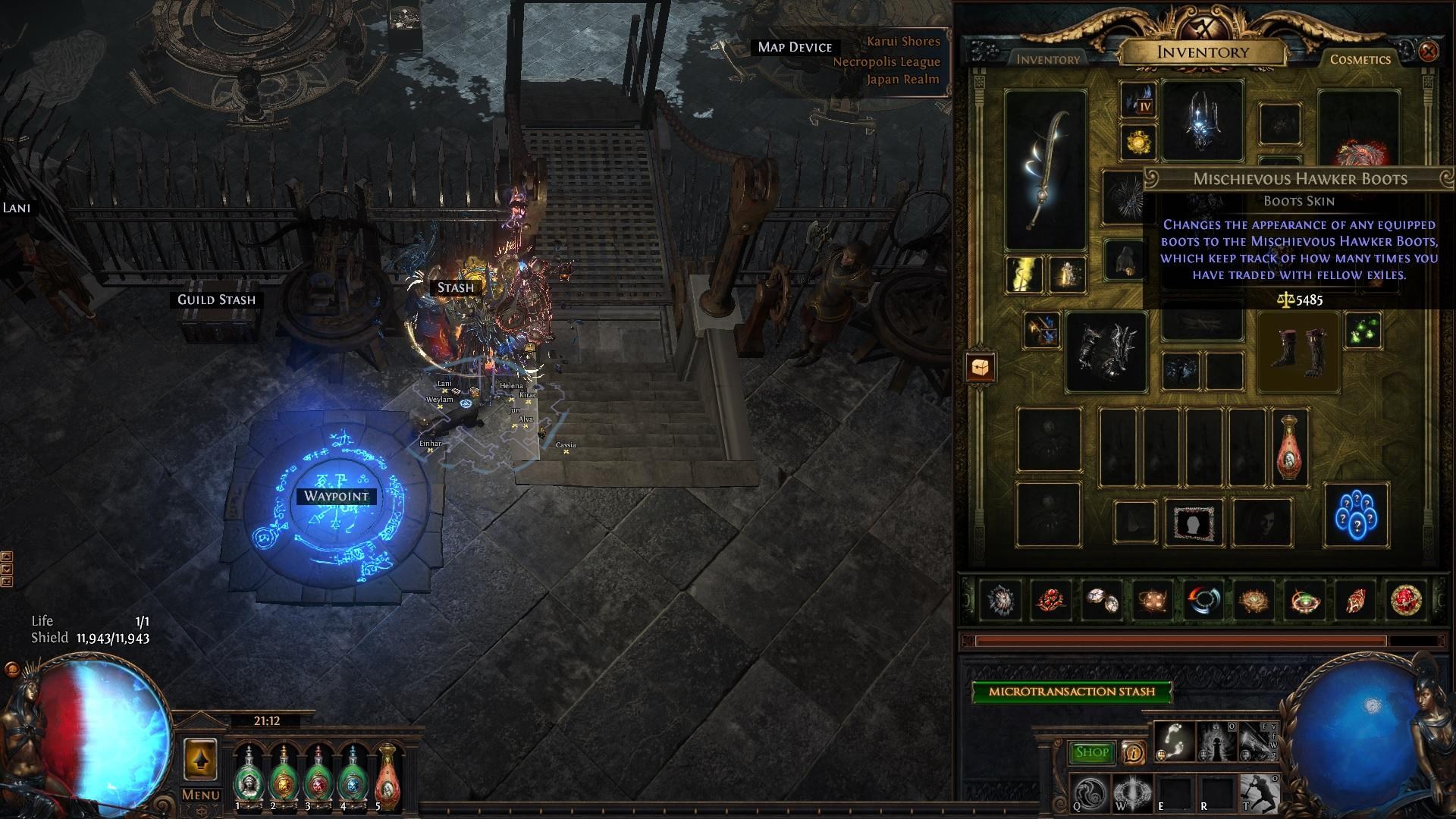Switch to the Cosmetics tab
The height and width of the screenshot is (819, 1456).
tap(1361, 60)
